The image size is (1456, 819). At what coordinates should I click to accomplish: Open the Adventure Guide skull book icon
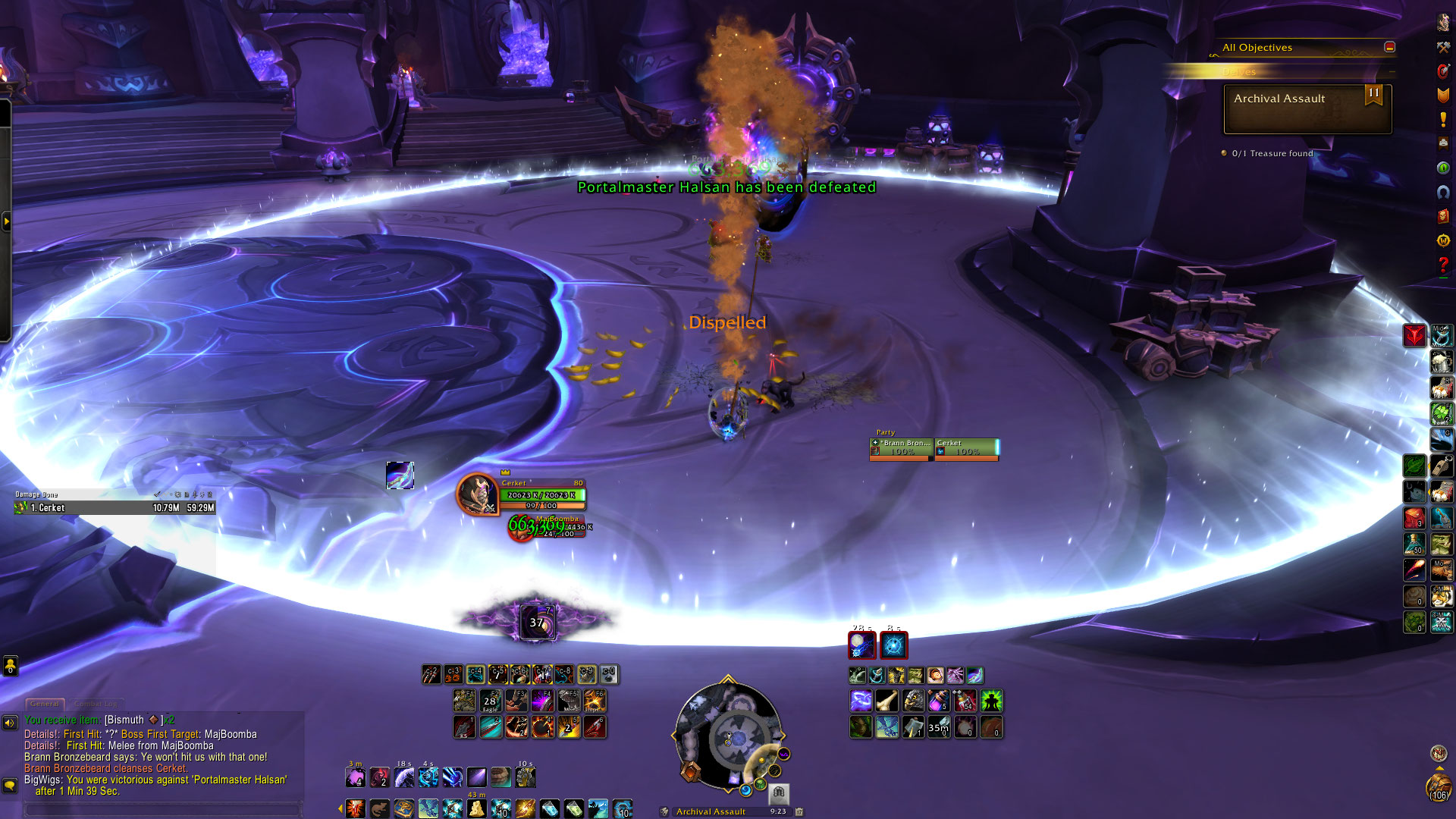(1443, 216)
